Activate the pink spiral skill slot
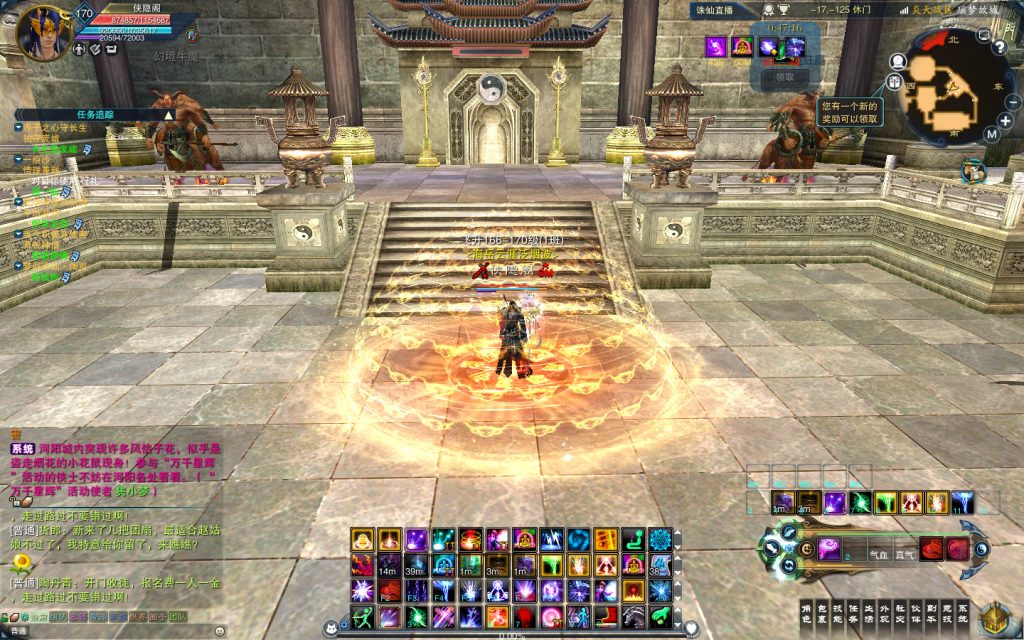 (x=829, y=548)
